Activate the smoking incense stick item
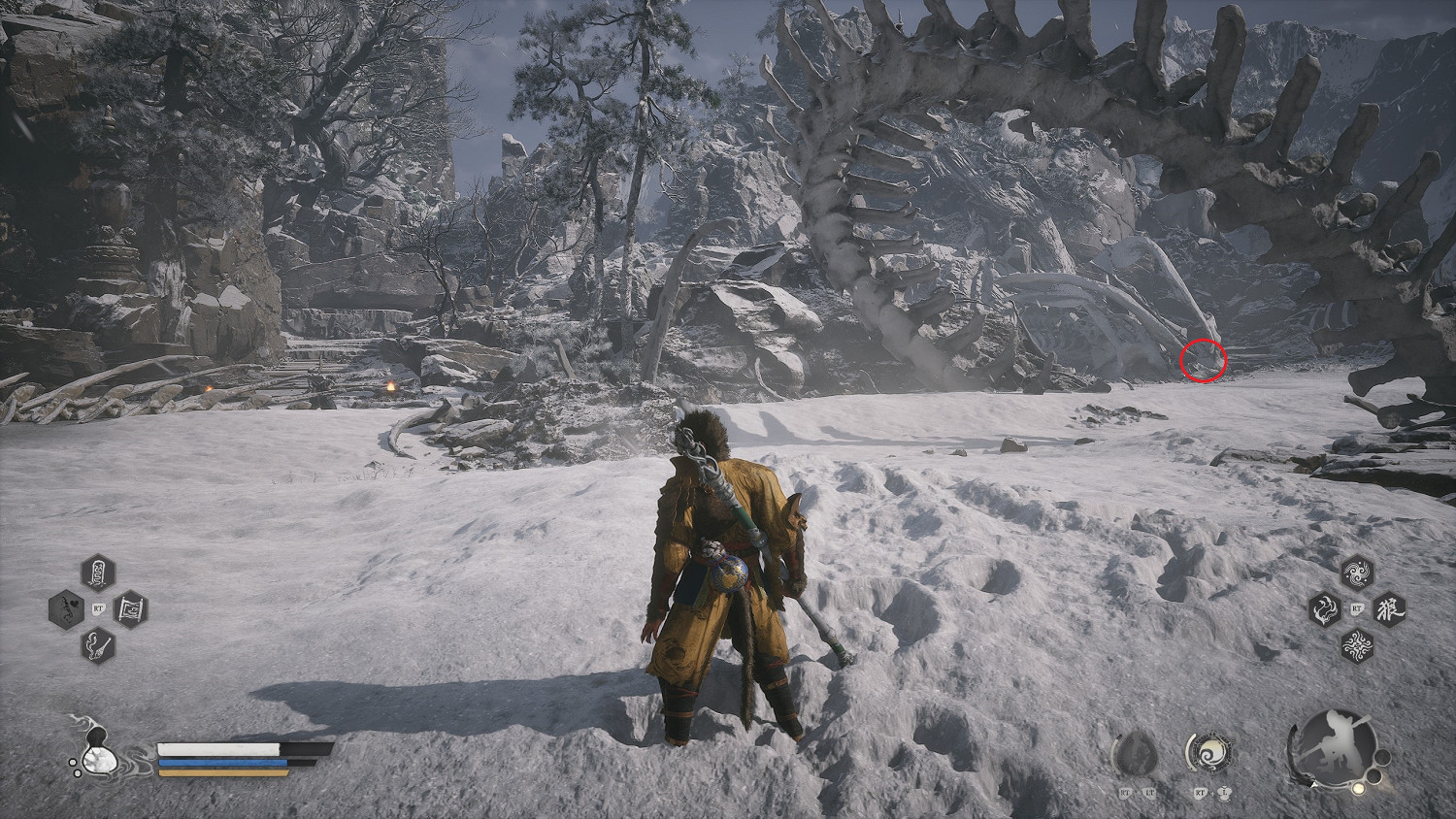1456x819 pixels. (98, 644)
